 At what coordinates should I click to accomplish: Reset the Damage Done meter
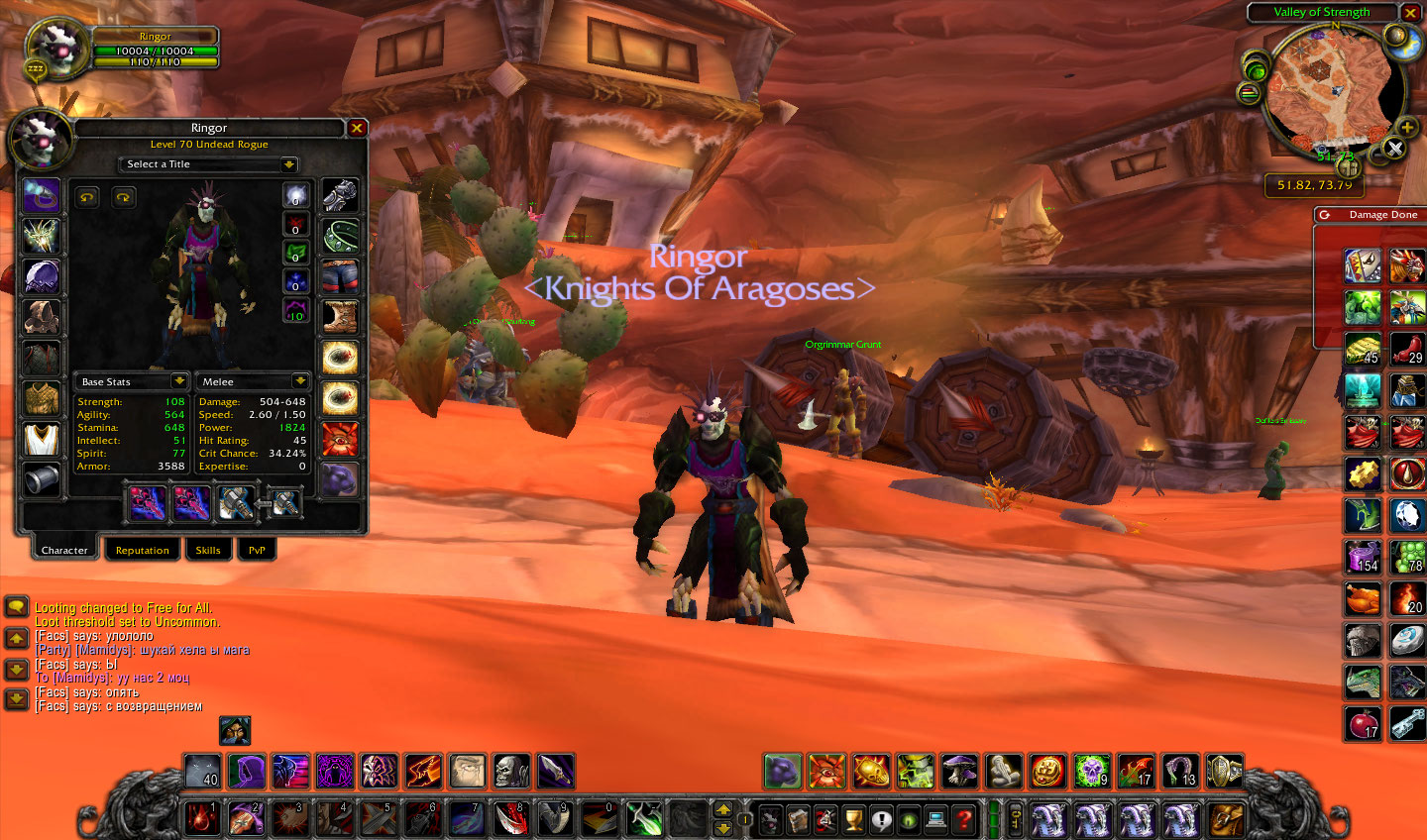point(1324,215)
